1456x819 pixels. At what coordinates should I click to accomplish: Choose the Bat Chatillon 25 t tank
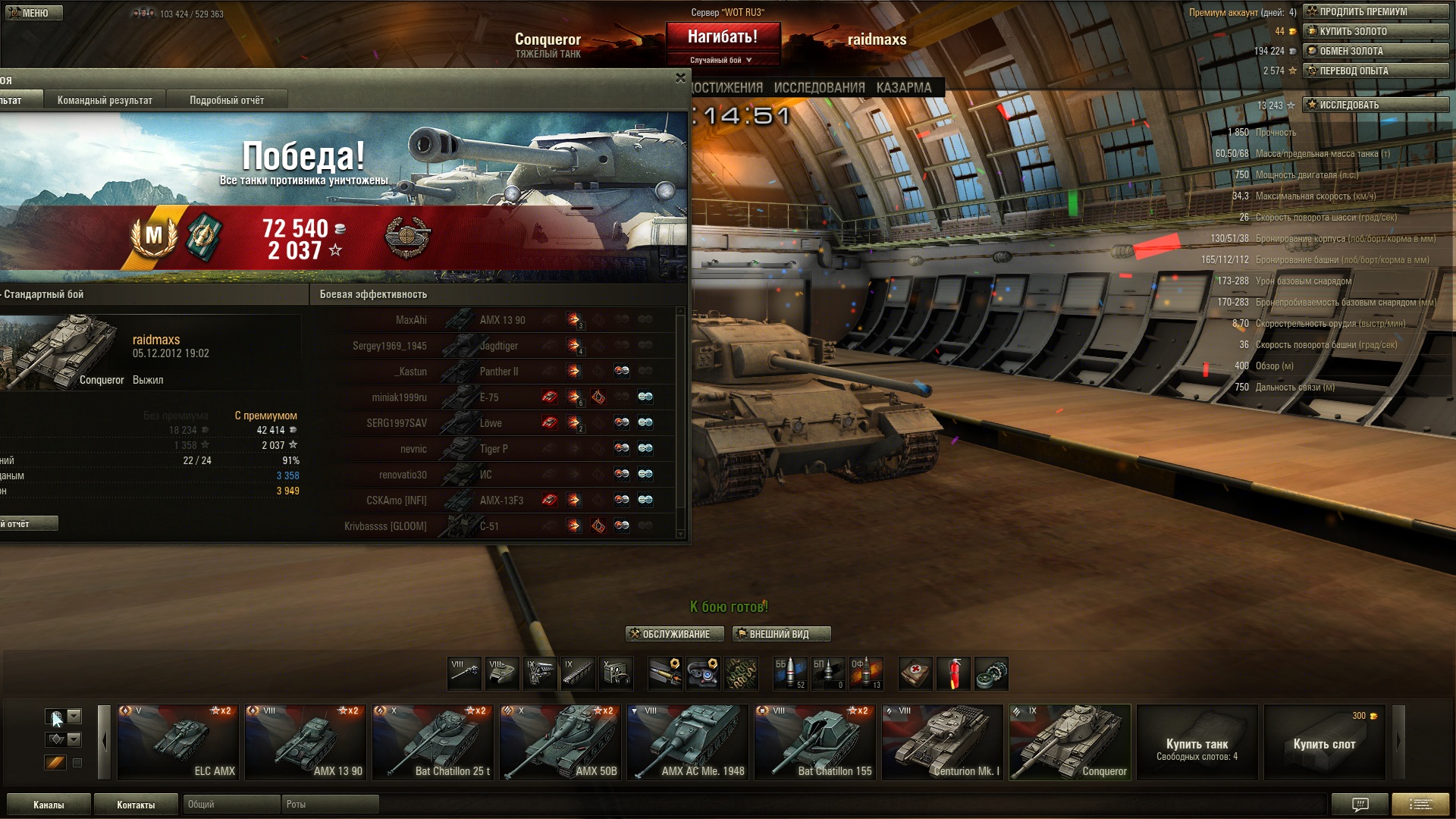pyautogui.click(x=433, y=742)
